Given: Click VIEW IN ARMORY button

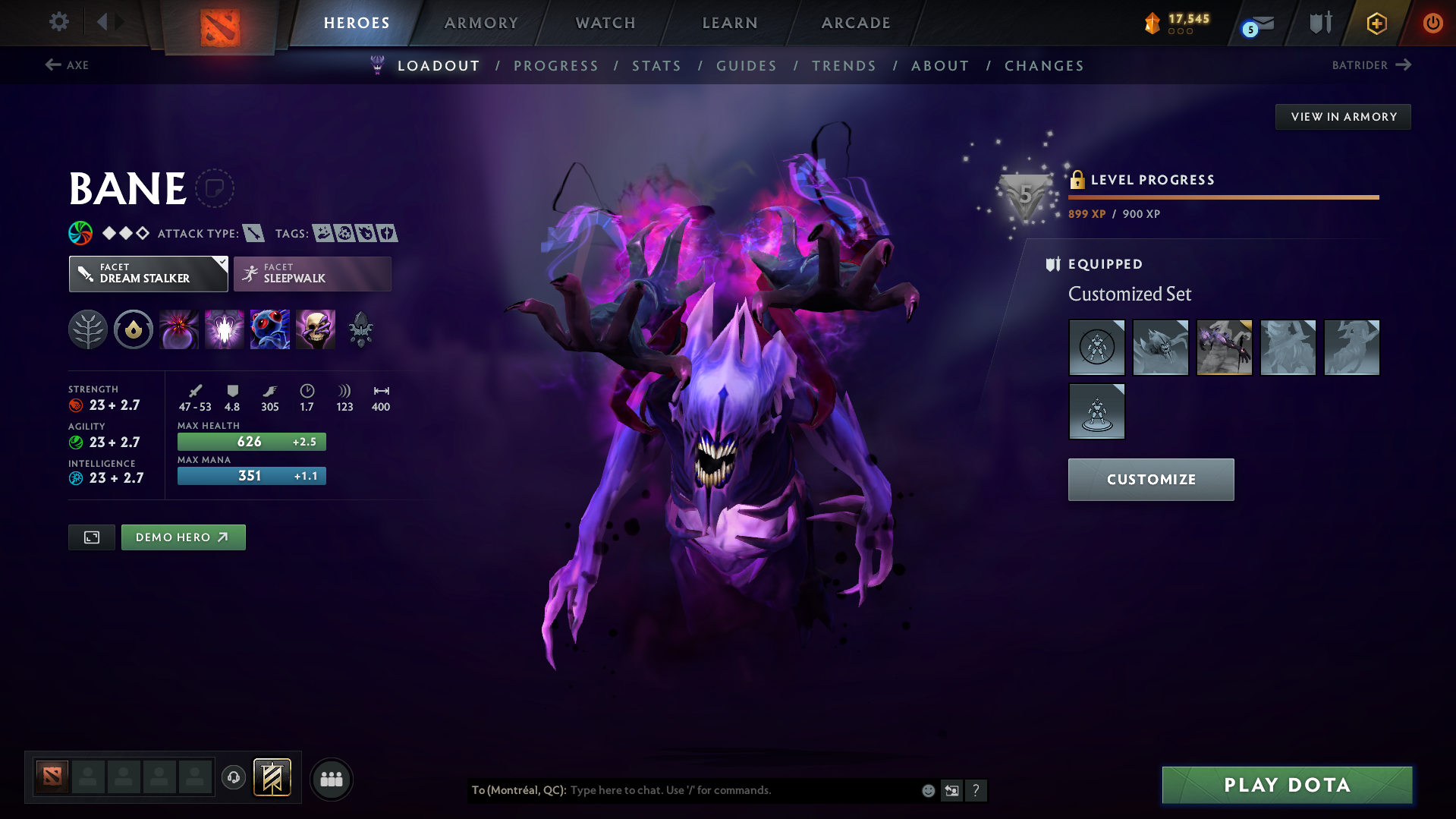Looking at the screenshot, I should click(x=1342, y=116).
